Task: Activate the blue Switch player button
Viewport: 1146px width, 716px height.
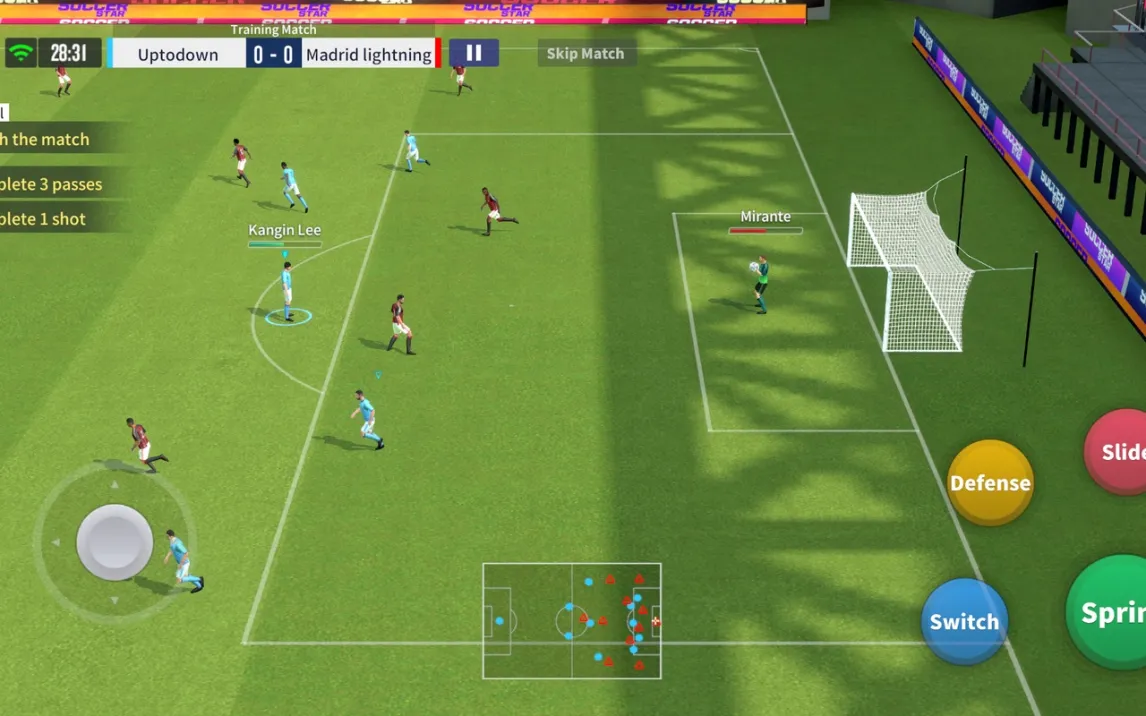Action: (964, 621)
